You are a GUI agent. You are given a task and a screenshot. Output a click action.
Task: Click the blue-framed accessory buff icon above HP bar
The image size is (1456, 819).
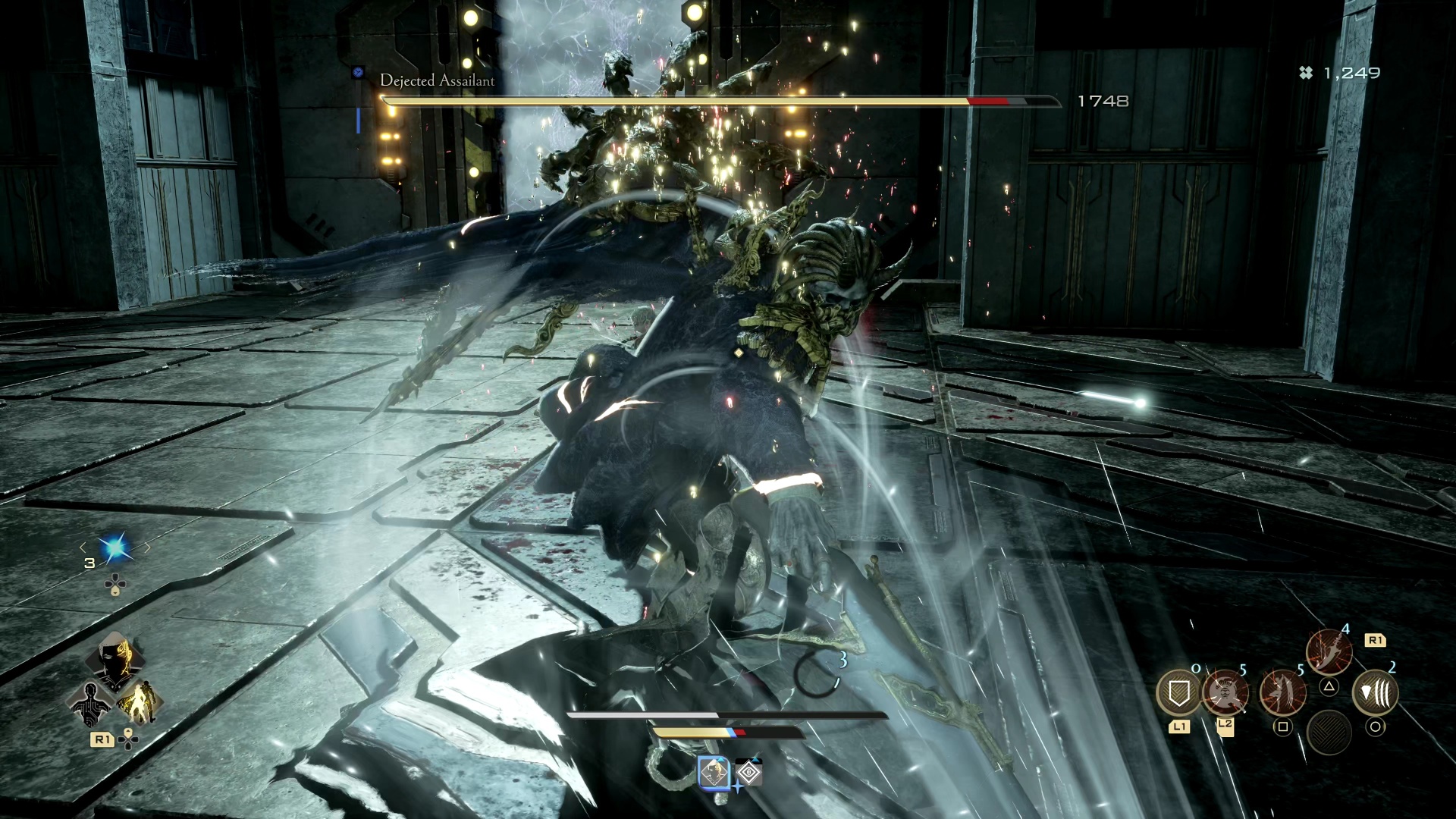tap(714, 772)
